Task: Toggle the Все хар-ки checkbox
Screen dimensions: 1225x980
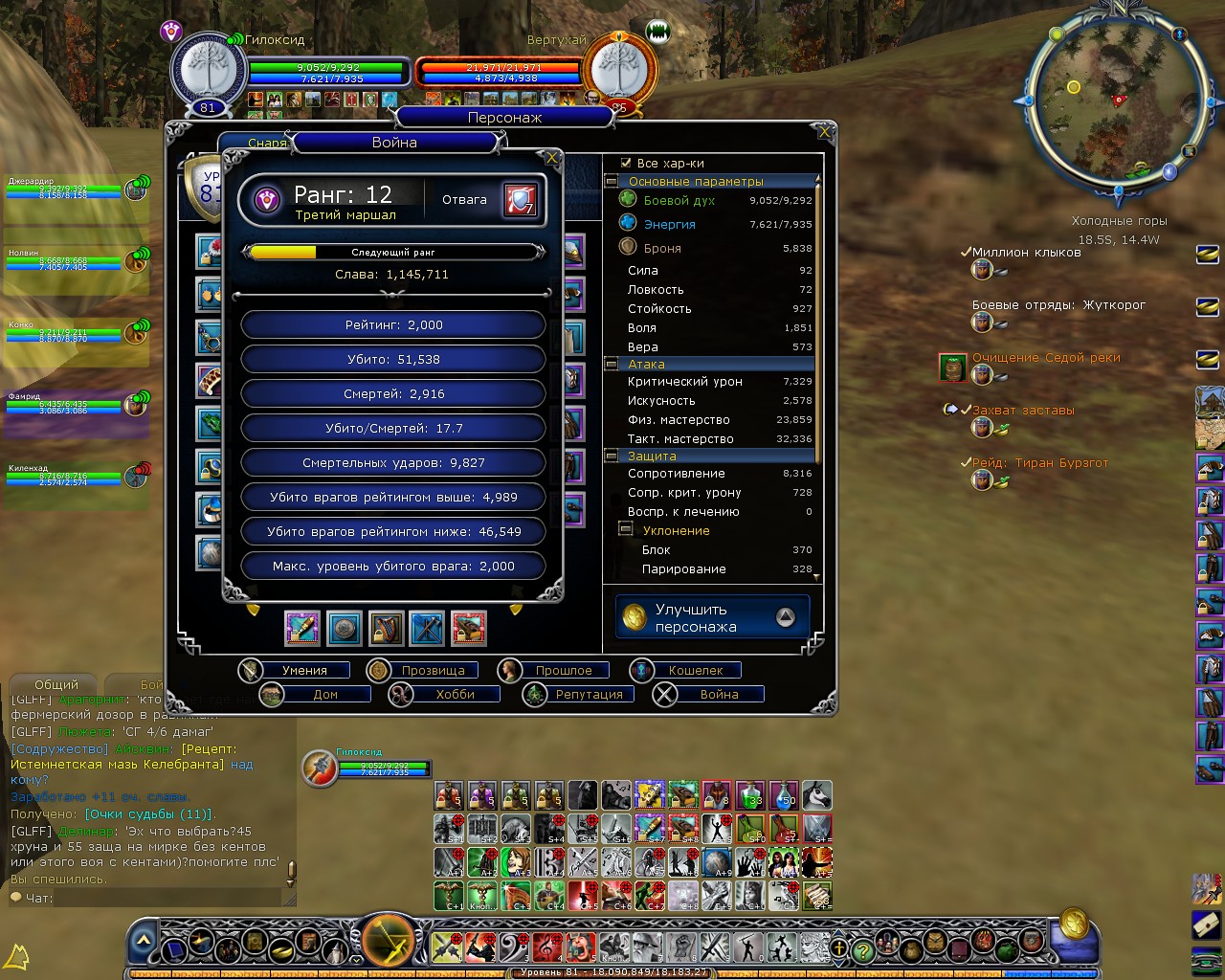Action: pos(626,164)
